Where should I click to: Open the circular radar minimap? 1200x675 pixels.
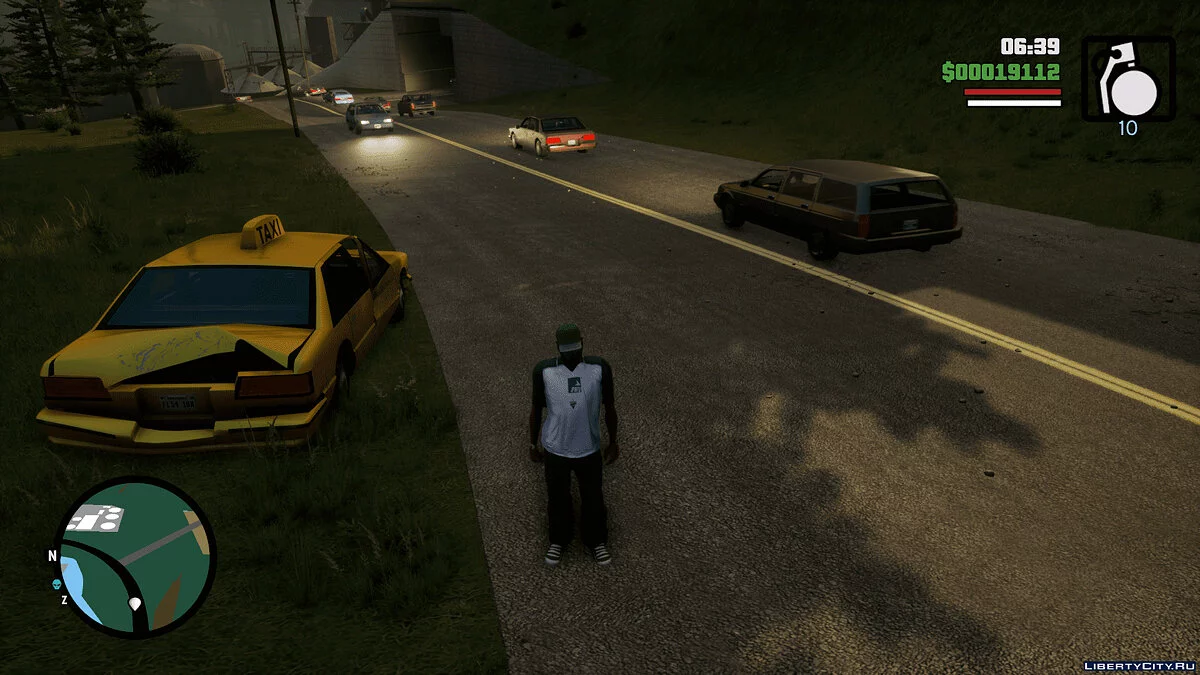click(x=135, y=556)
